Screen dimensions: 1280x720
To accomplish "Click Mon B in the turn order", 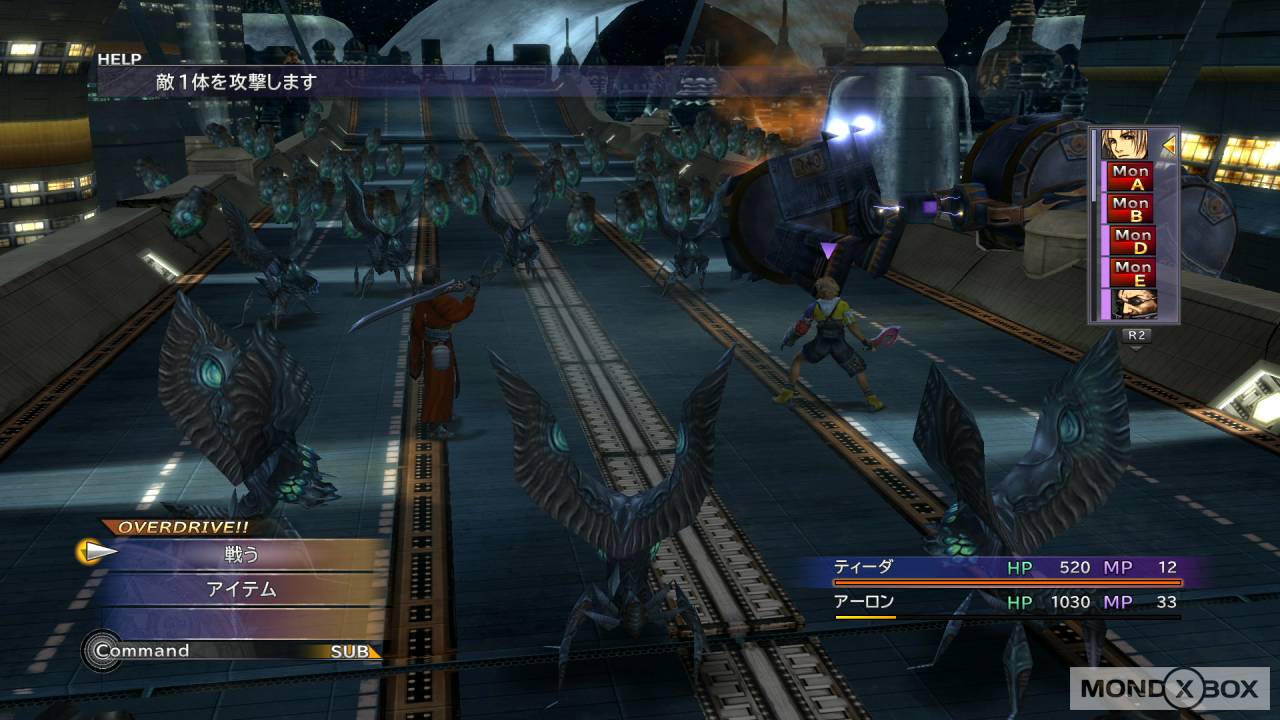I will click(1132, 209).
